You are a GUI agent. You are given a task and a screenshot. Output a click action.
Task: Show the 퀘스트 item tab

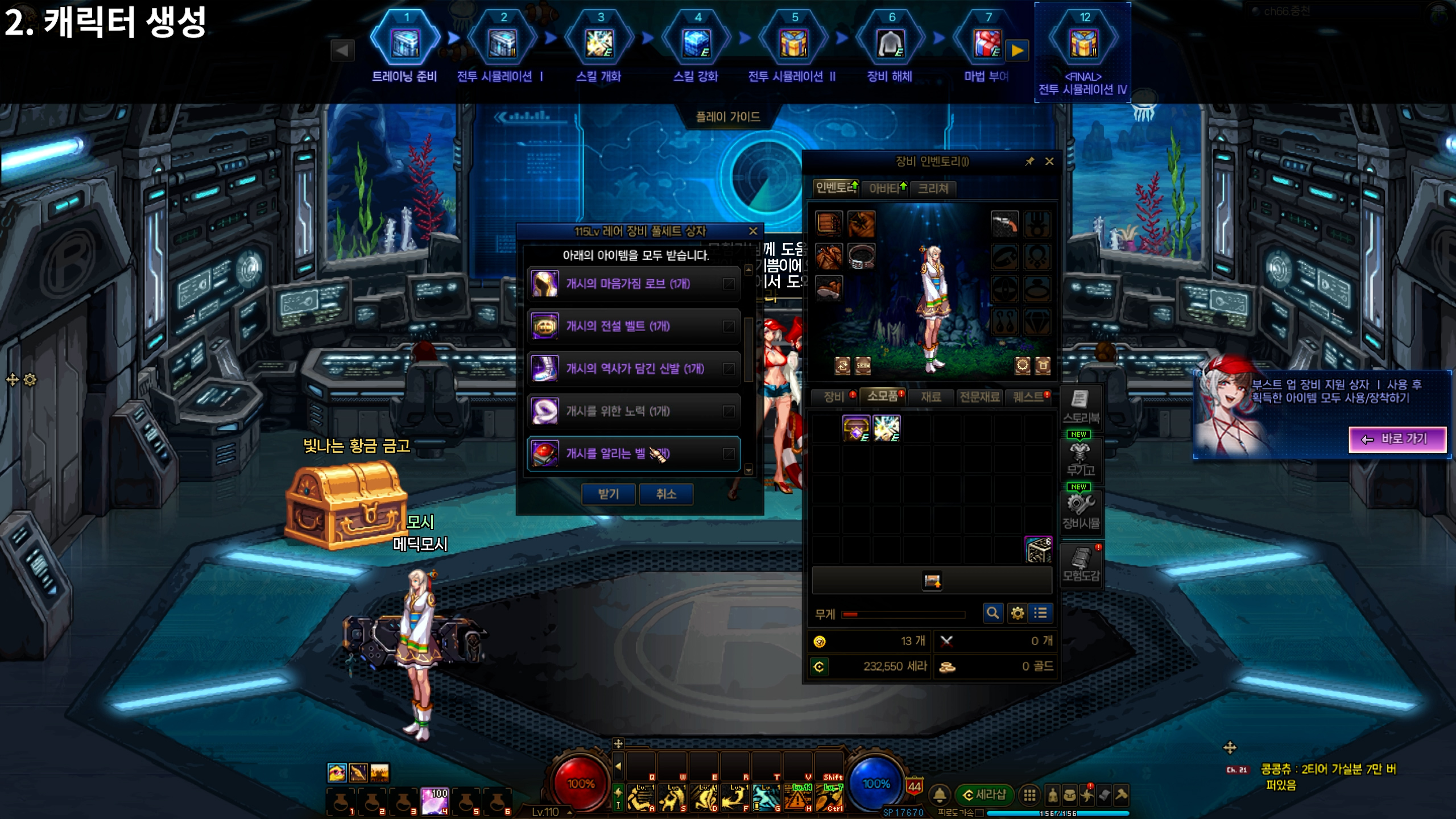click(x=1029, y=396)
